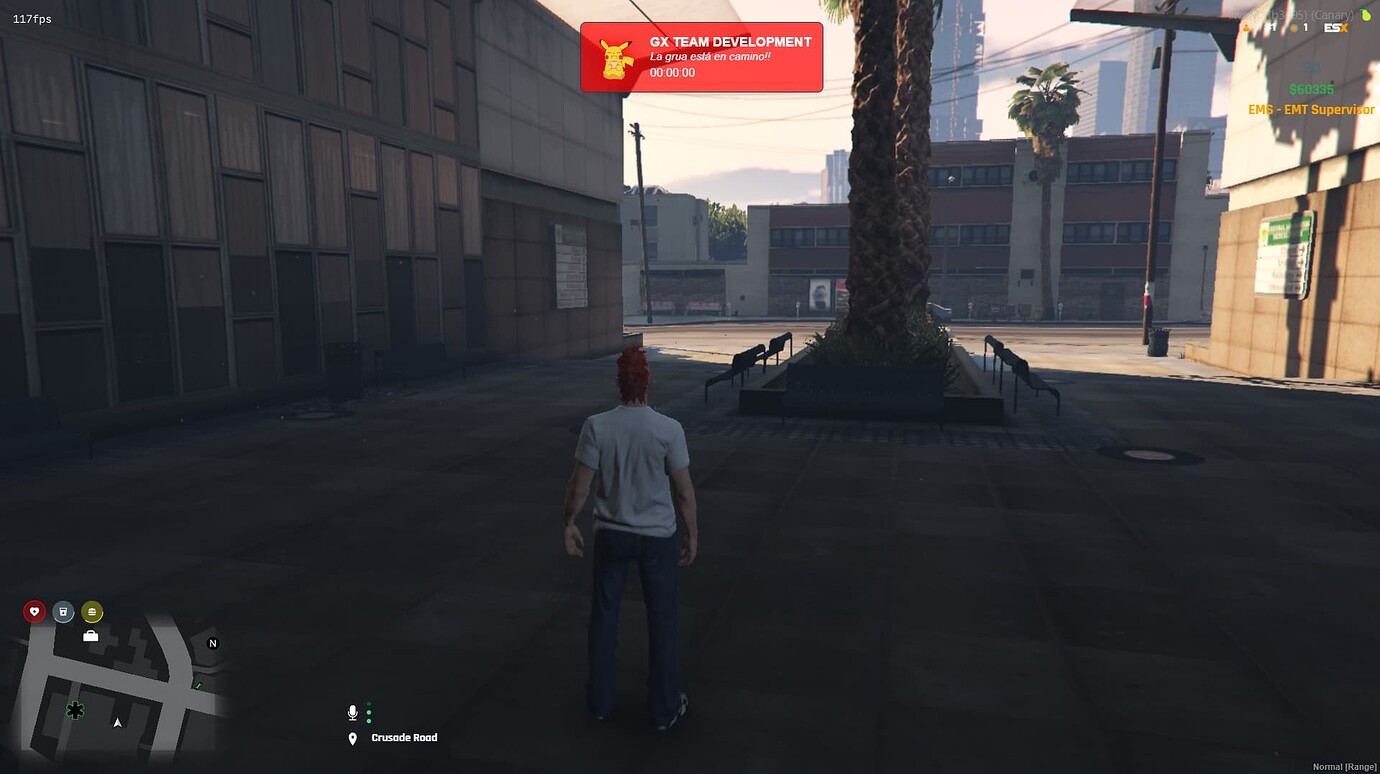Click the yellow hunger burger icon
Viewport: 1380px width, 774px height.
[x=90, y=611]
